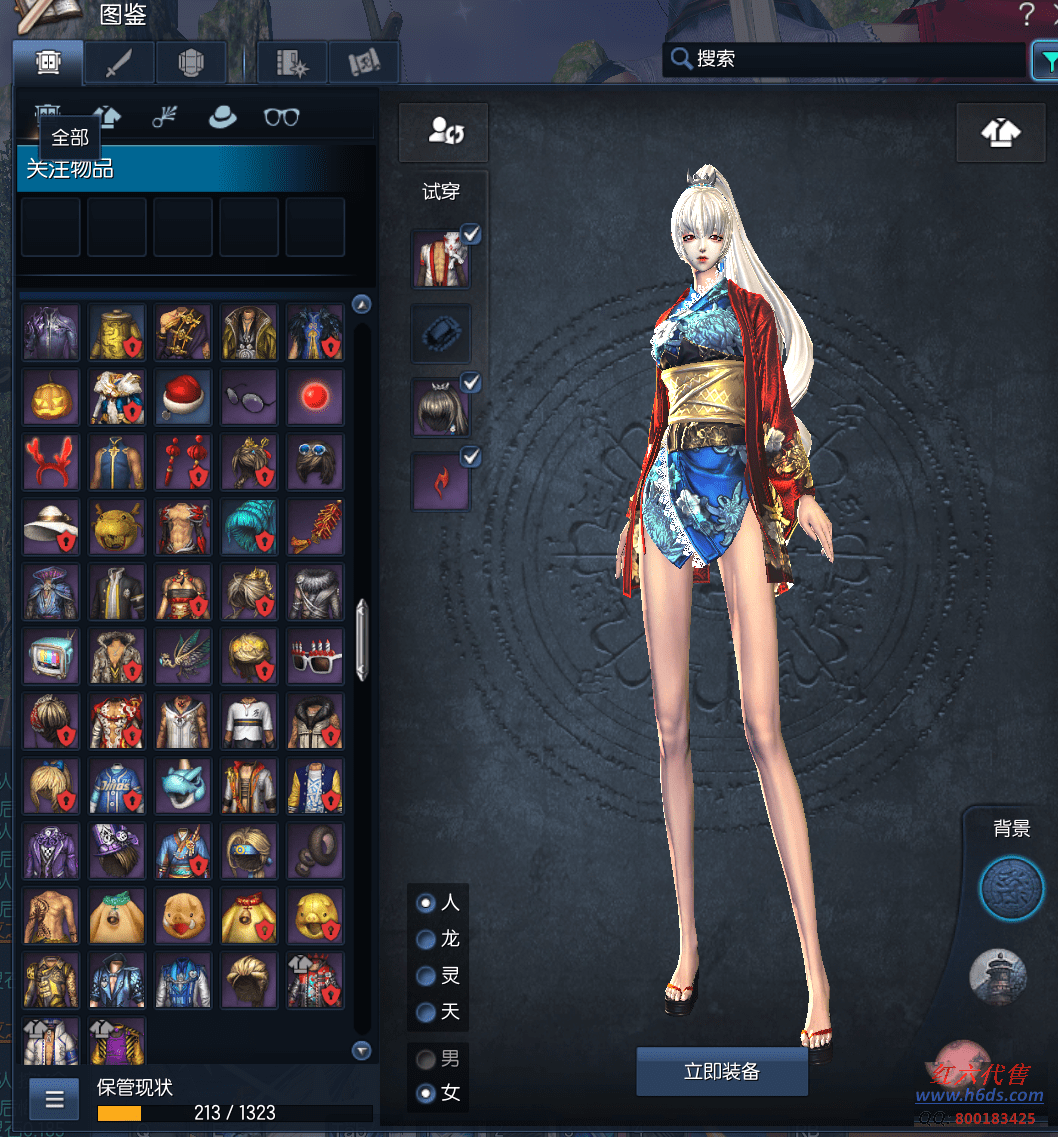The width and height of the screenshot is (1058, 1137).
Task: Filter by glasses accessory category
Action: [281, 117]
